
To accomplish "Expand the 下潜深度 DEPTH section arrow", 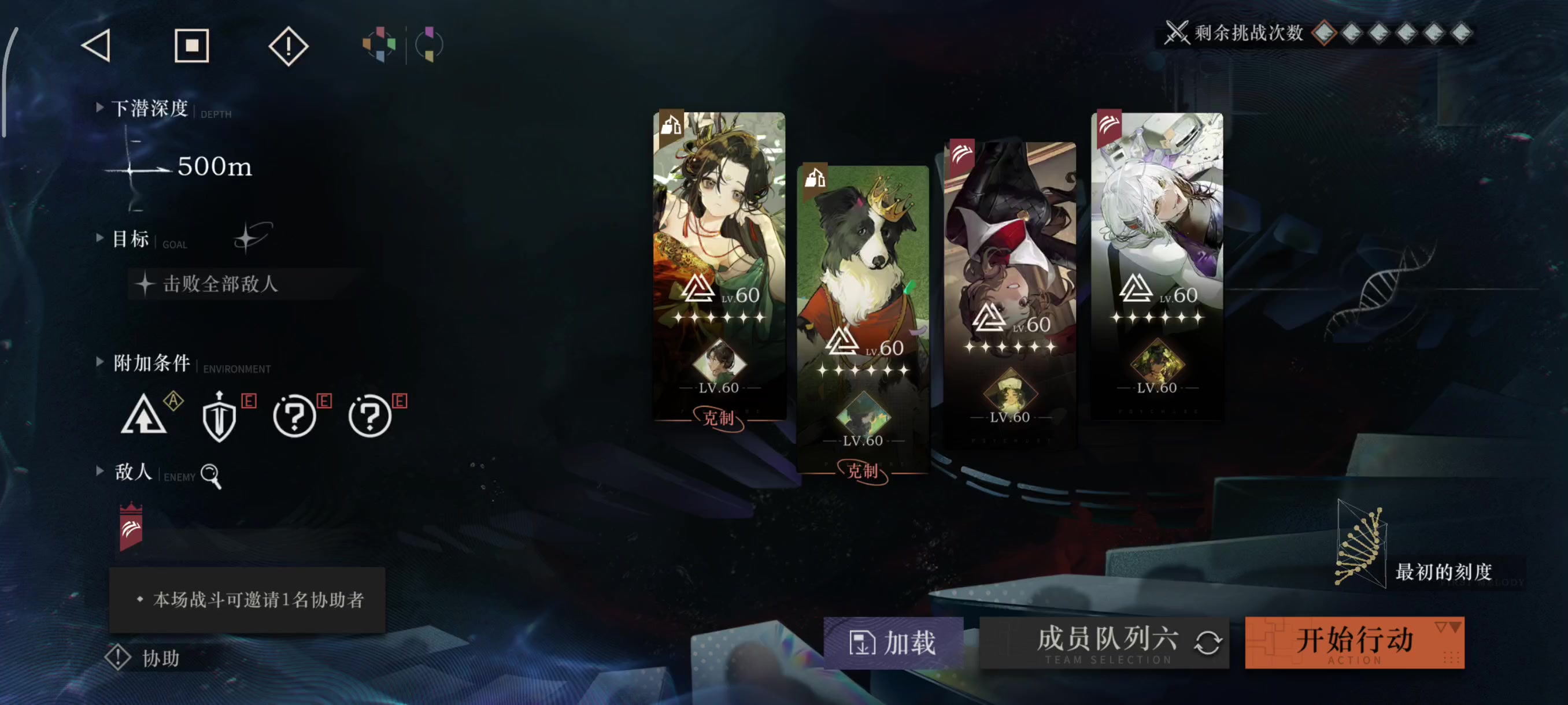I will [101, 106].
